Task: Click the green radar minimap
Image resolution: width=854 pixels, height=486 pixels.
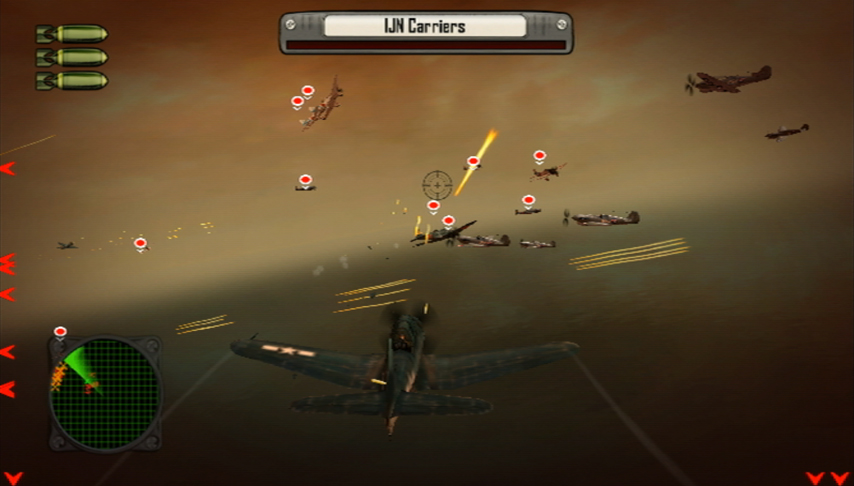Action: [105, 393]
